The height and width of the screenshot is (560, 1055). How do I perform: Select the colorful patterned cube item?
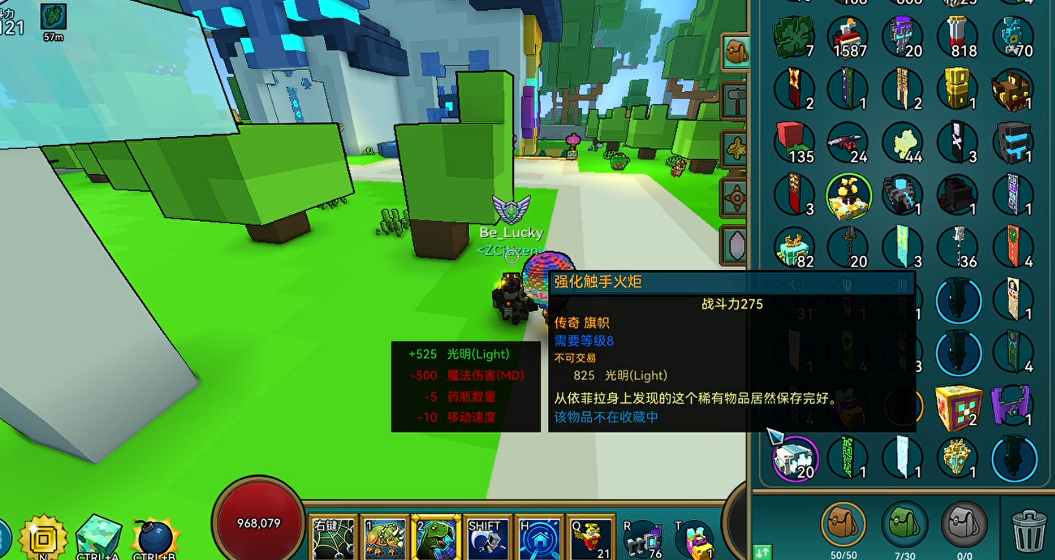pyautogui.click(x=957, y=405)
